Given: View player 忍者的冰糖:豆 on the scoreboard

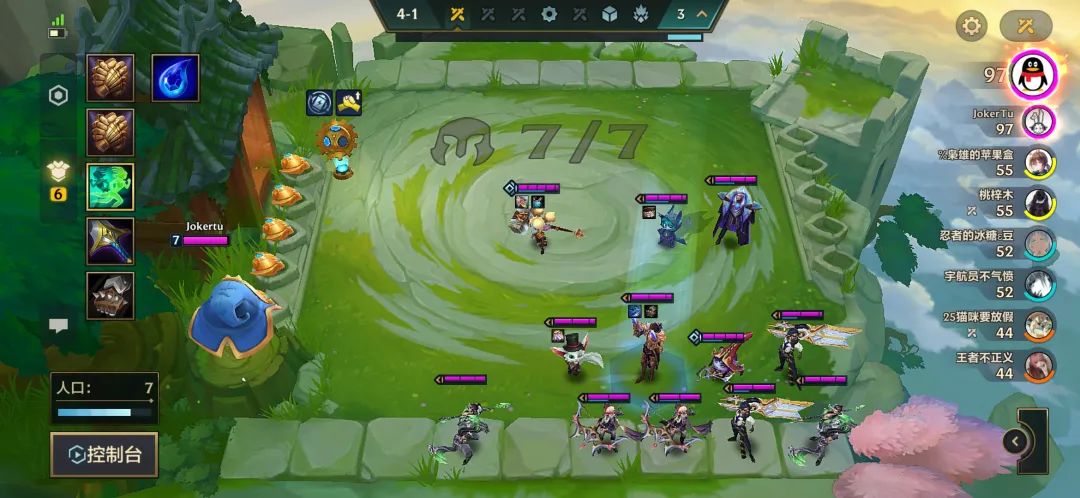Looking at the screenshot, I should click(x=1040, y=244).
